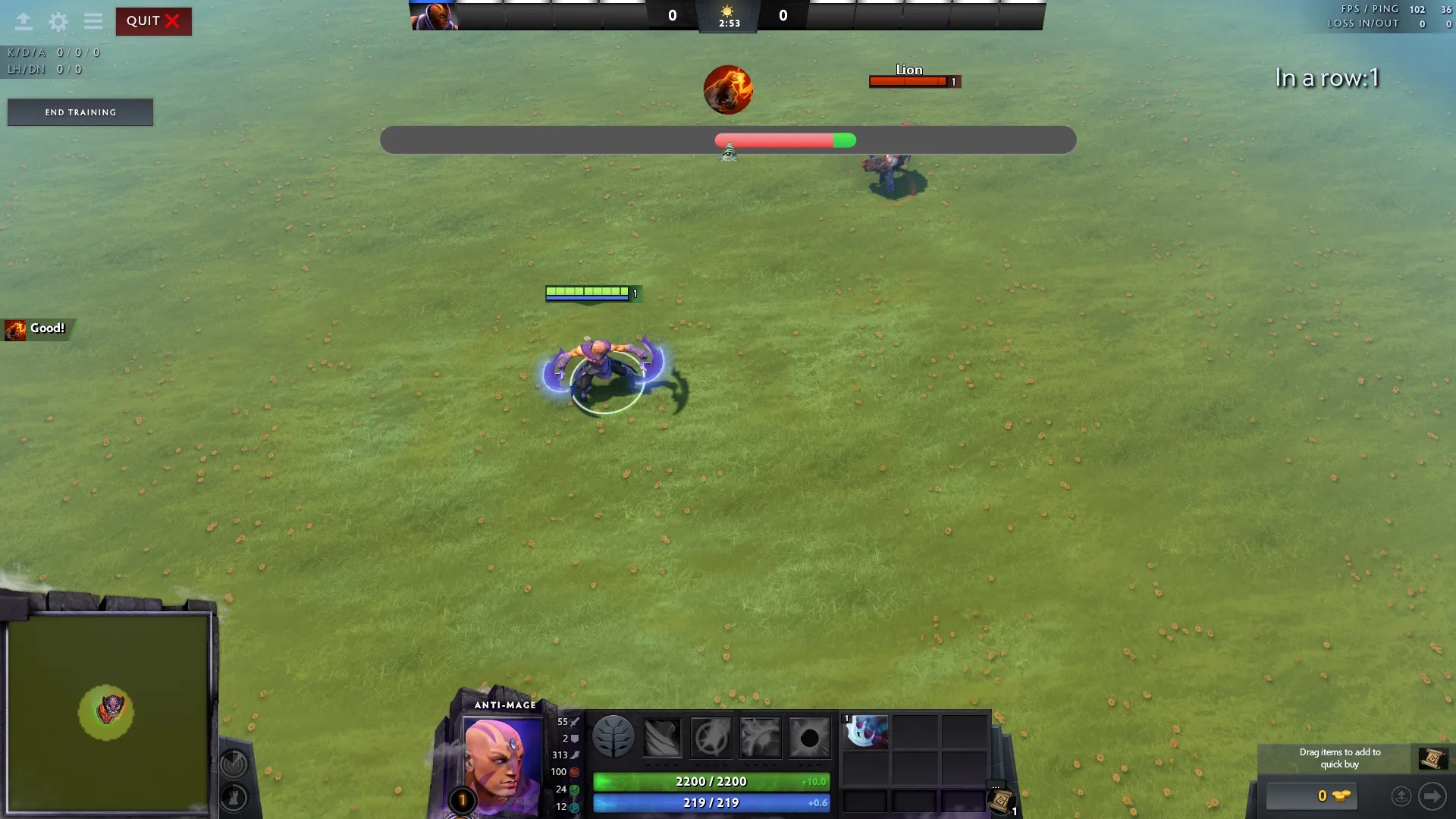1456x819 pixels.
Task: Select the quick buy scroll item
Action: point(1432,758)
